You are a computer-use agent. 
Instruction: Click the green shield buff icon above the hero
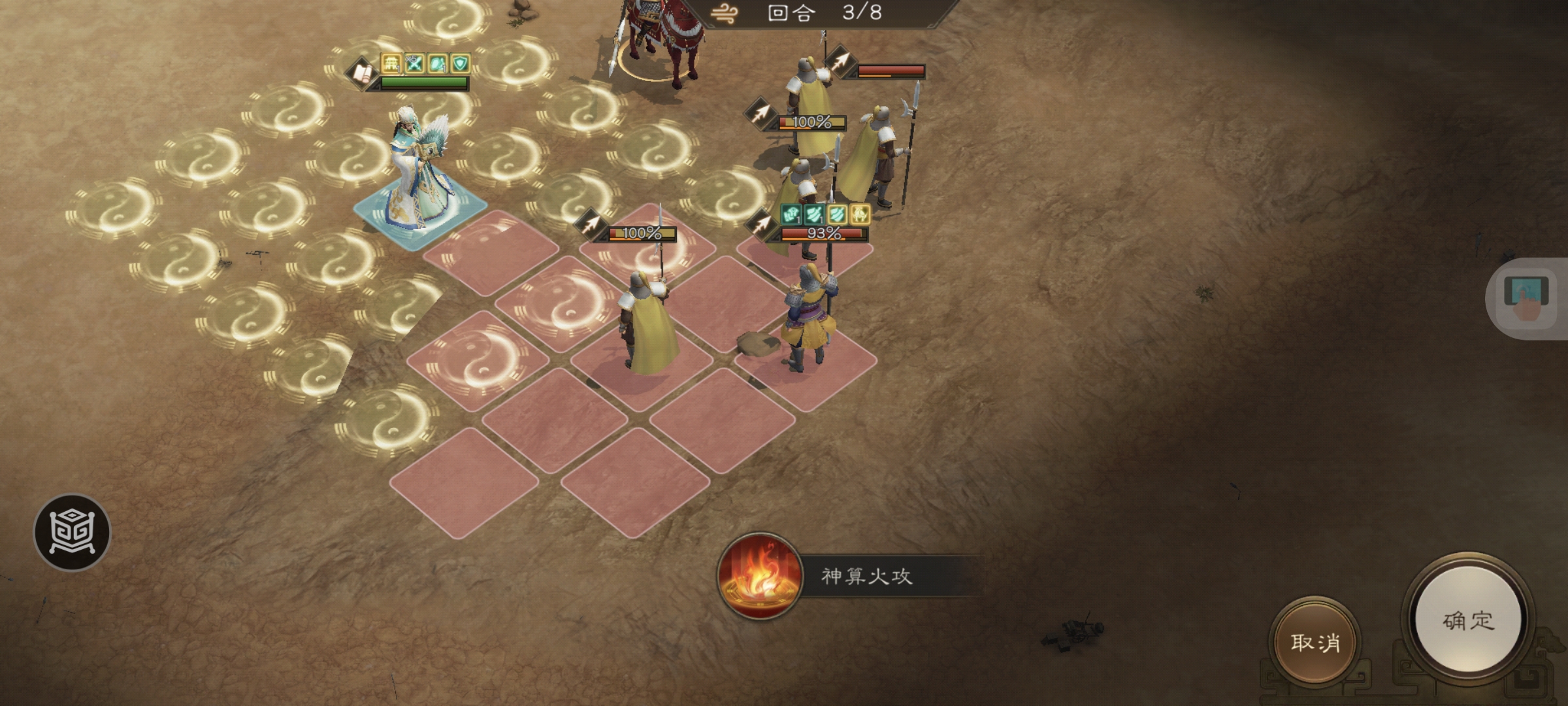coord(461,63)
